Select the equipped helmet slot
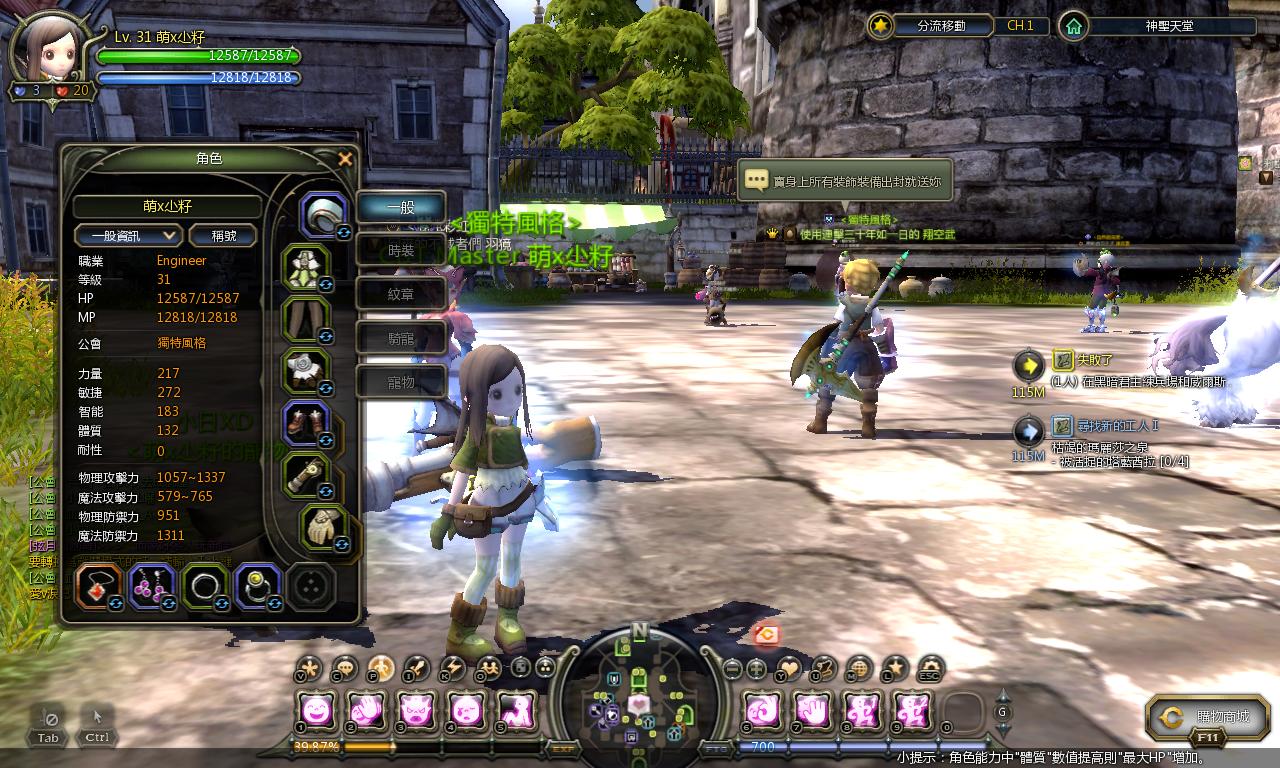 tap(323, 214)
